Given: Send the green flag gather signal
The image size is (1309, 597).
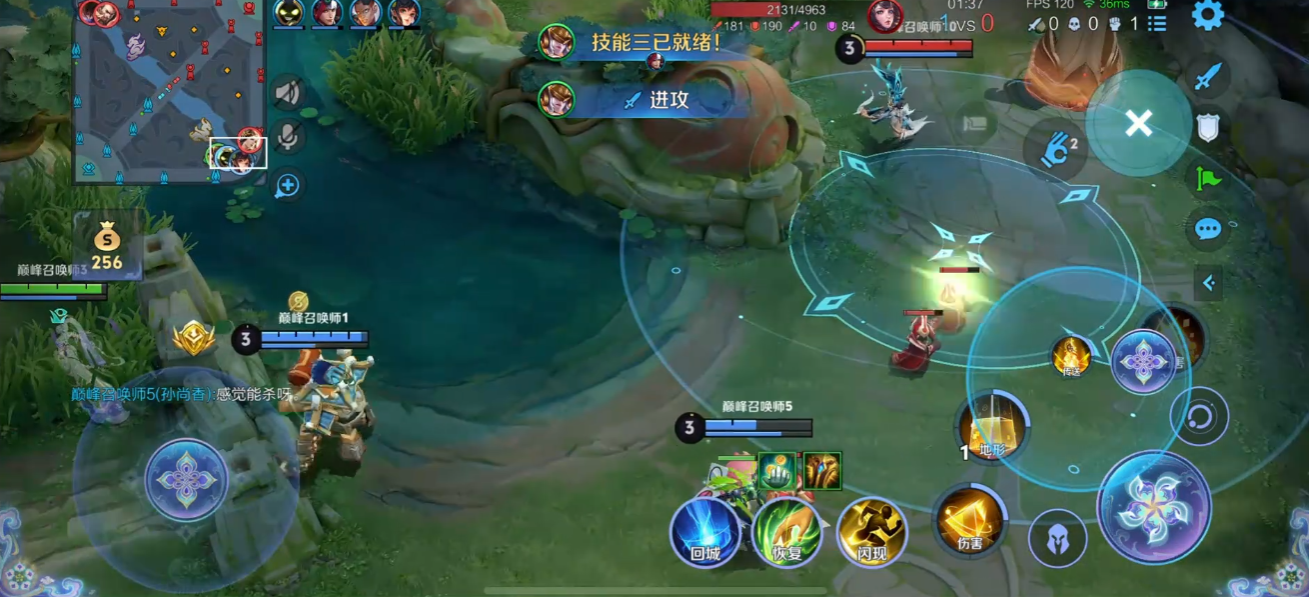Looking at the screenshot, I should point(1208,178).
